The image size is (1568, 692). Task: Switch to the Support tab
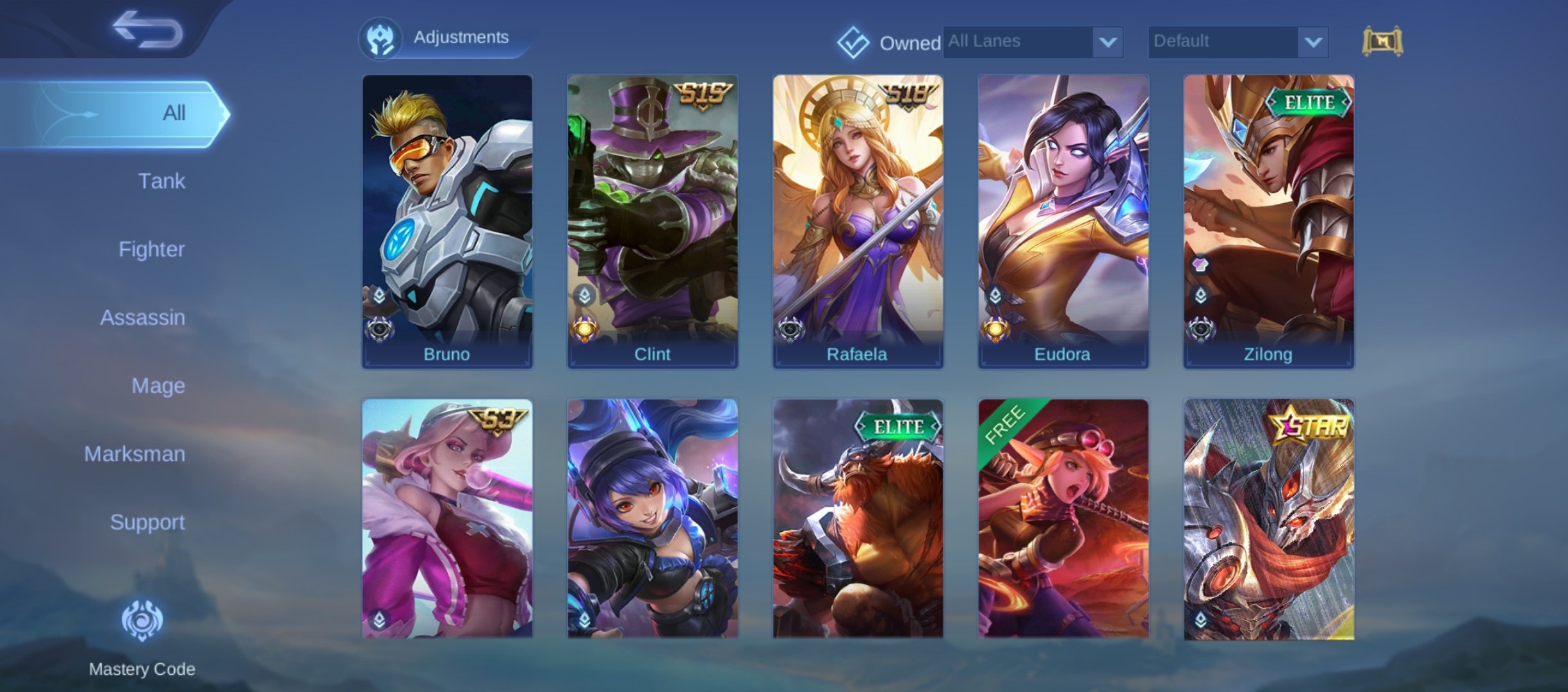click(x=147, y=522)
